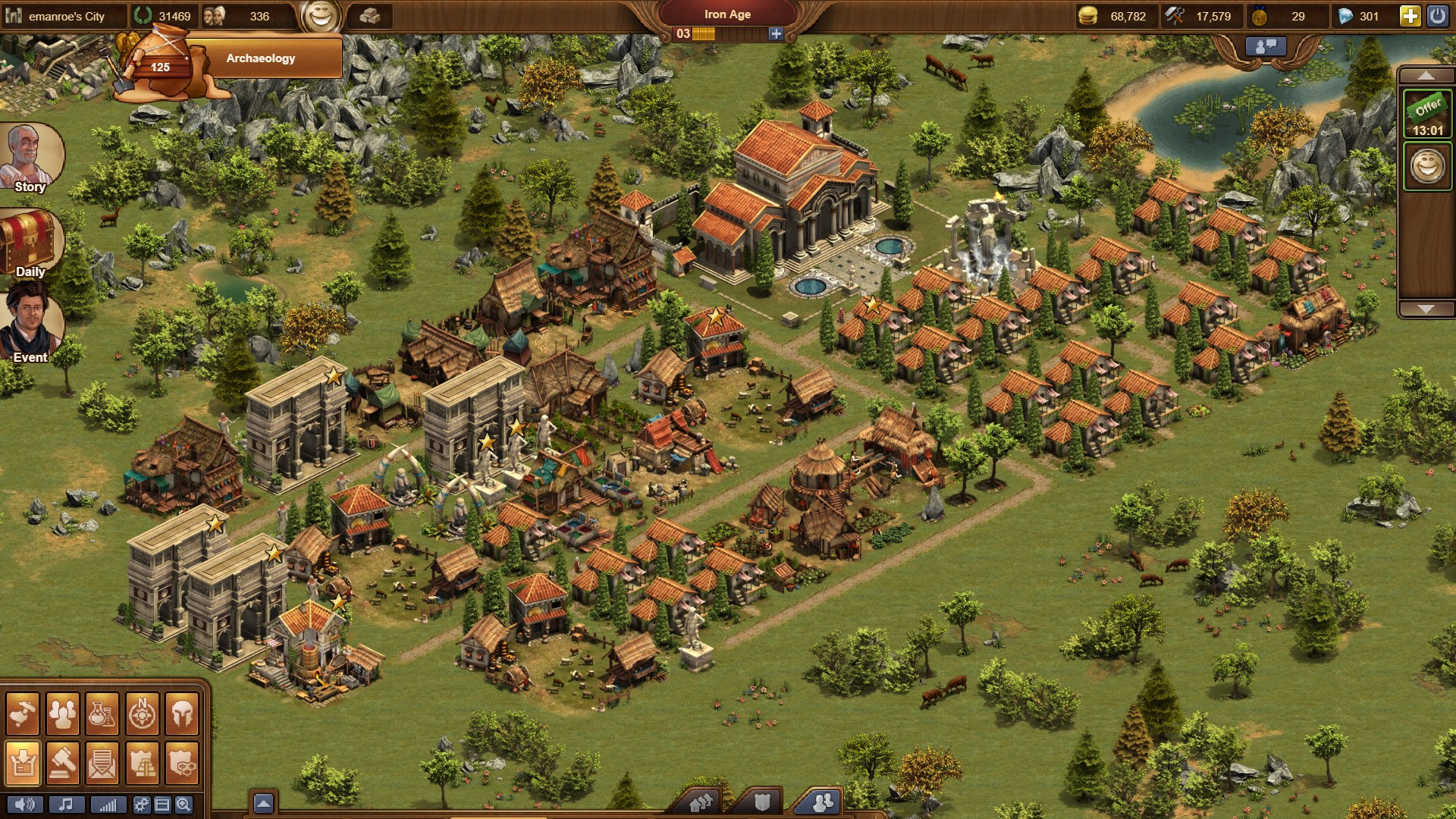The image size is (1456, 819).
Task: Click the power logout button
Action: [x=1437, y=16]
